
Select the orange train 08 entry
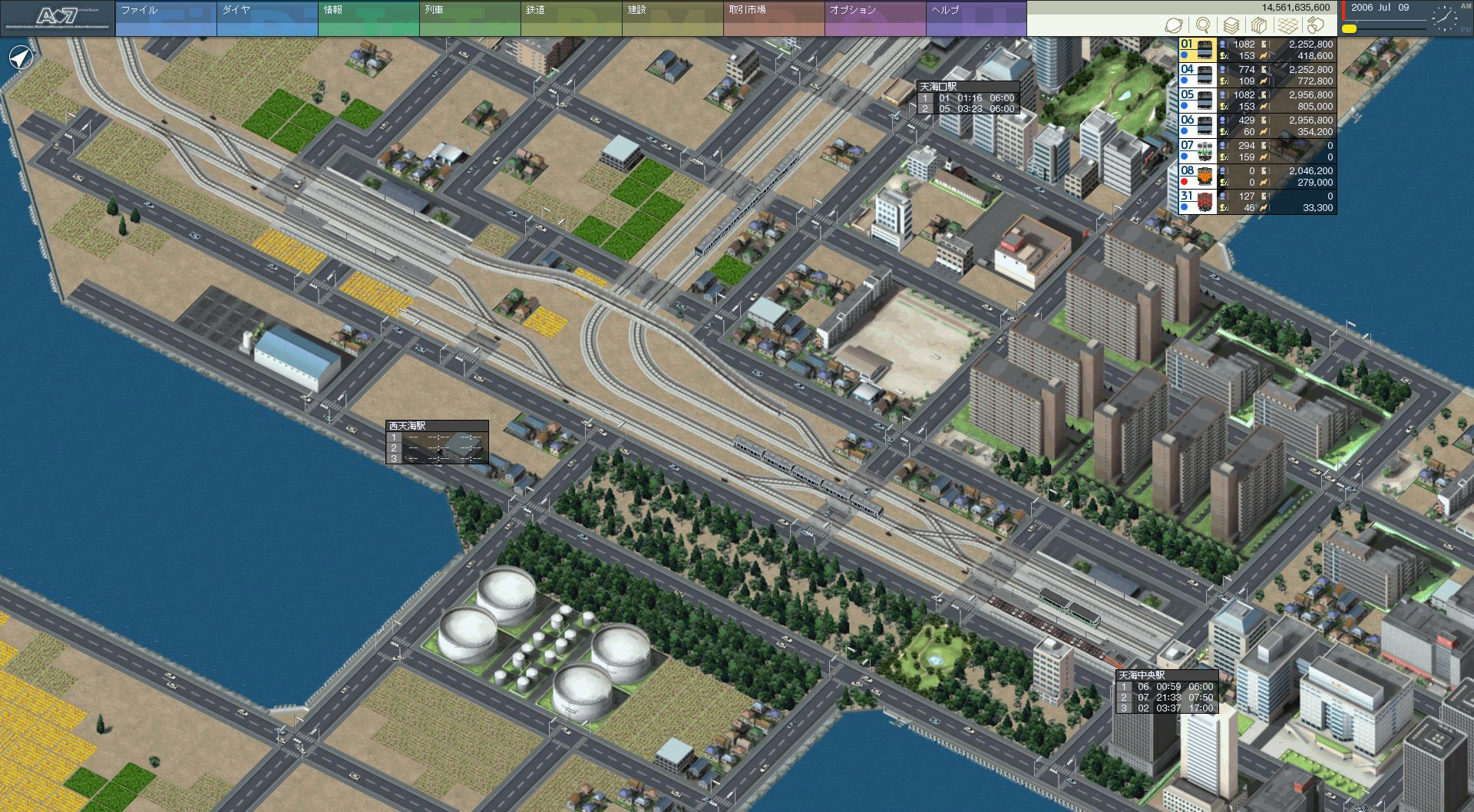pos(1197,177)
